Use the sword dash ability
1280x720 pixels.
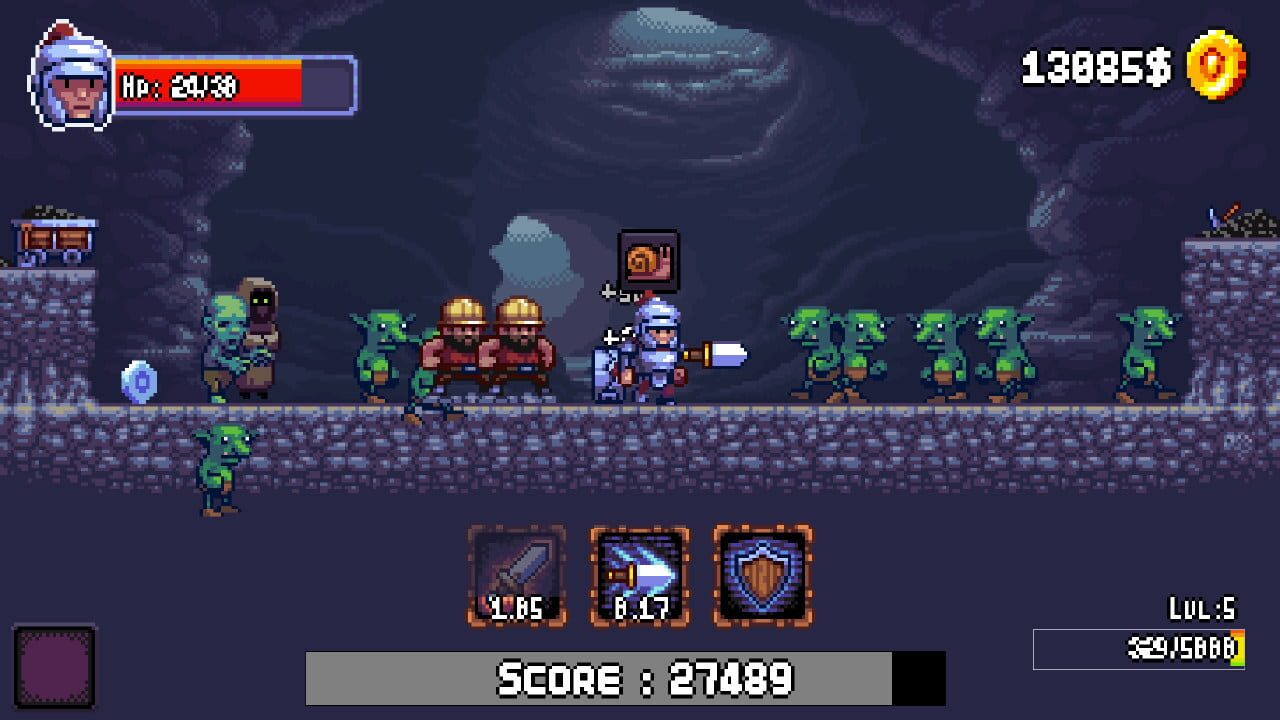(640, 576)
